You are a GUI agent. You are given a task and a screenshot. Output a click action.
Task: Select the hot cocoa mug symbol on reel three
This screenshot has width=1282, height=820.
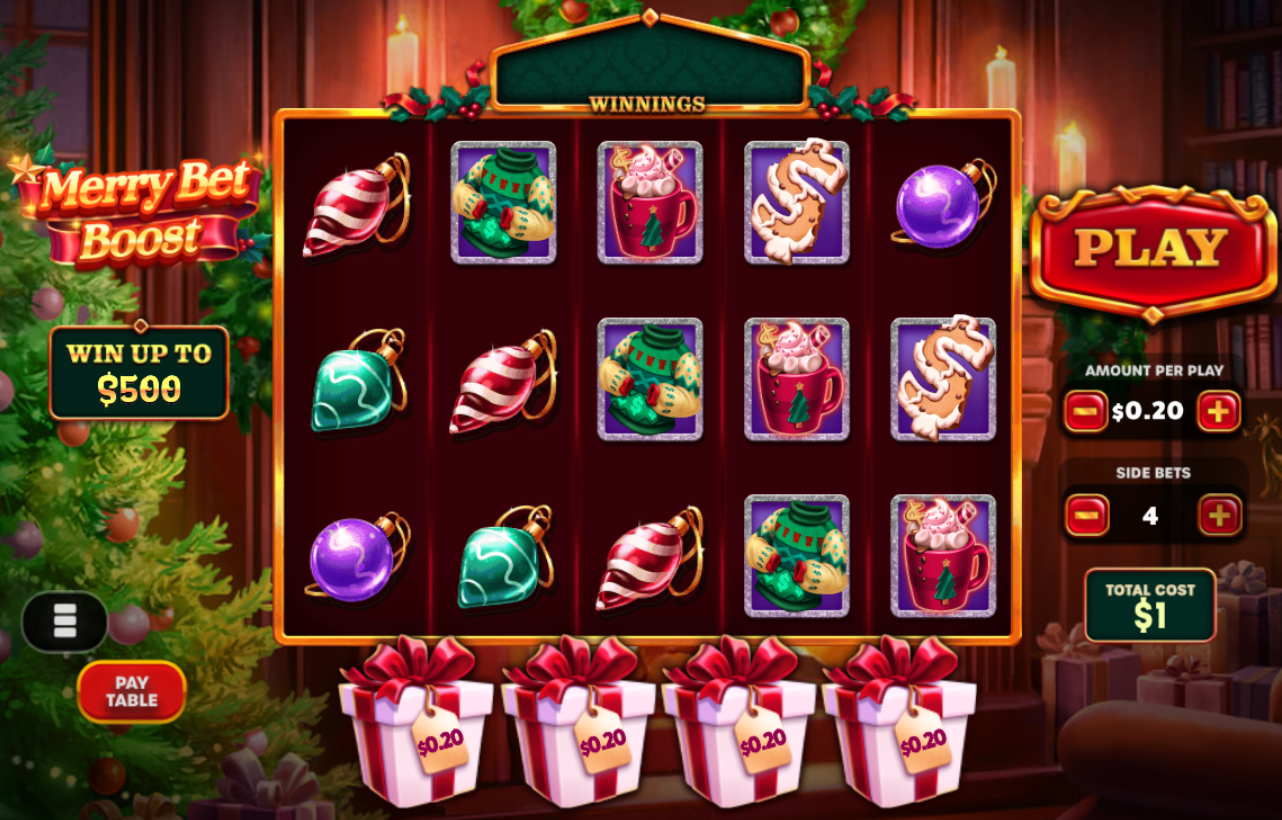(x=650, y=204)
